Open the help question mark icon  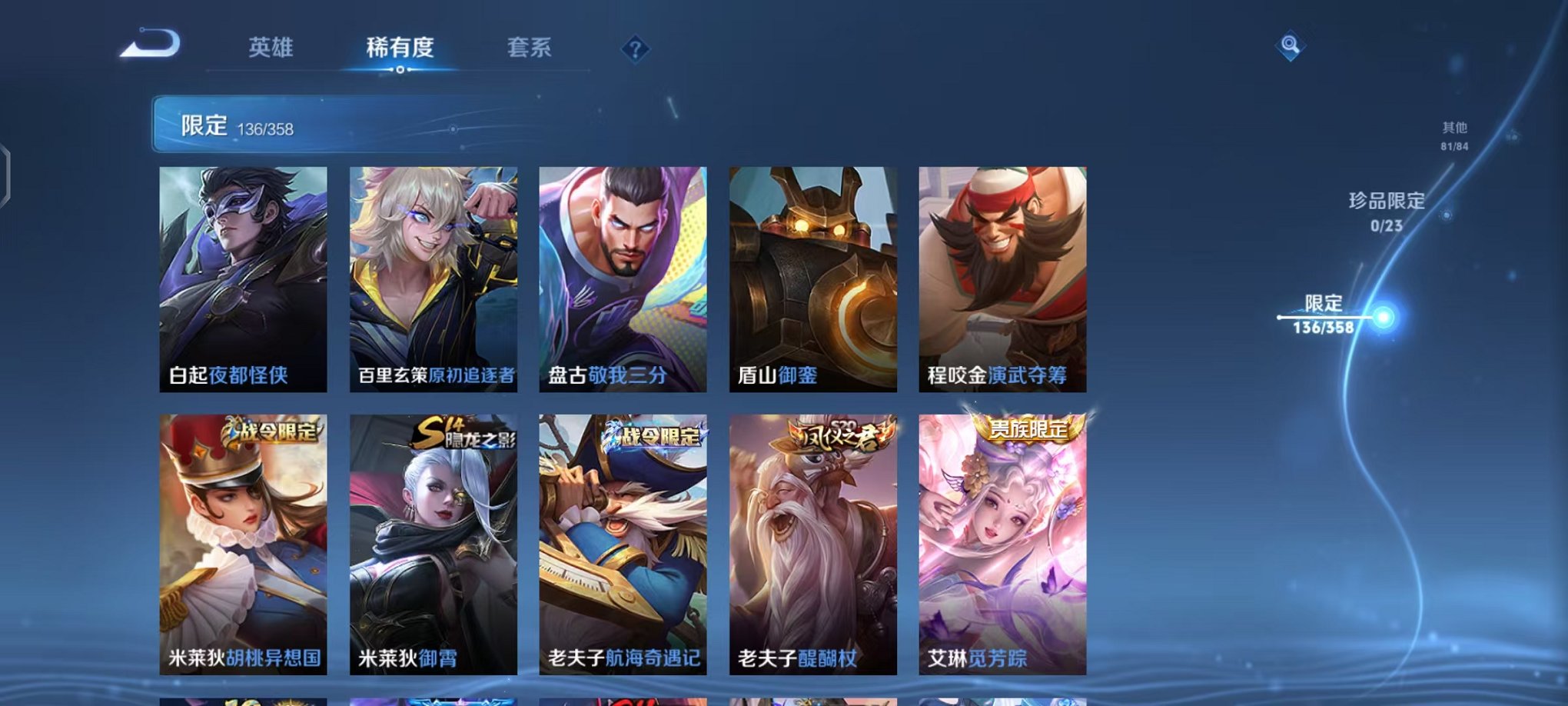635,49
